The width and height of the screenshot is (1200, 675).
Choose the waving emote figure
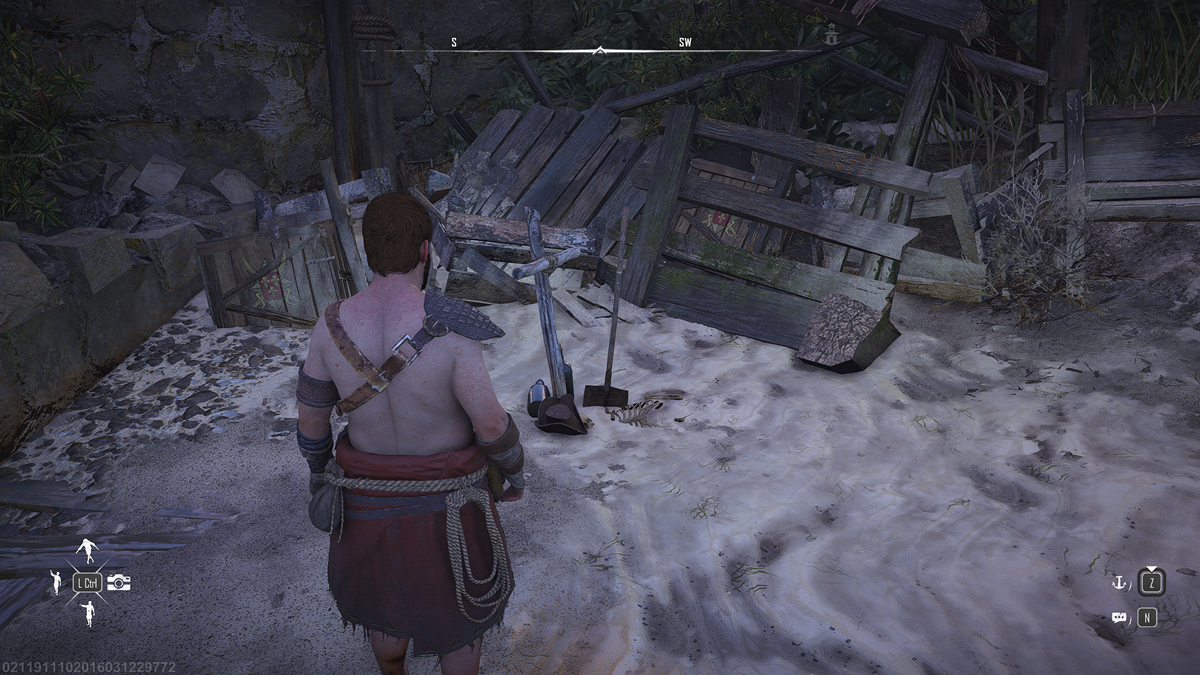(x=56, y=582)
